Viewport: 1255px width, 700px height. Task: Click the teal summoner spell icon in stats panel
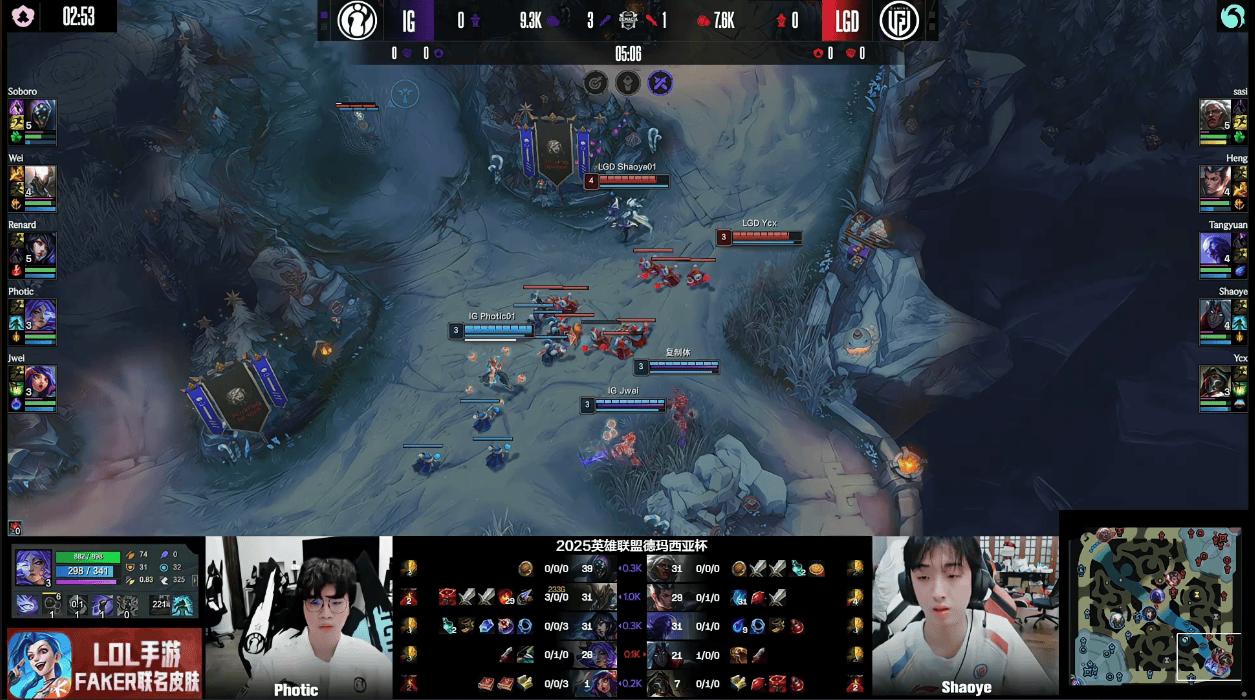184,605
